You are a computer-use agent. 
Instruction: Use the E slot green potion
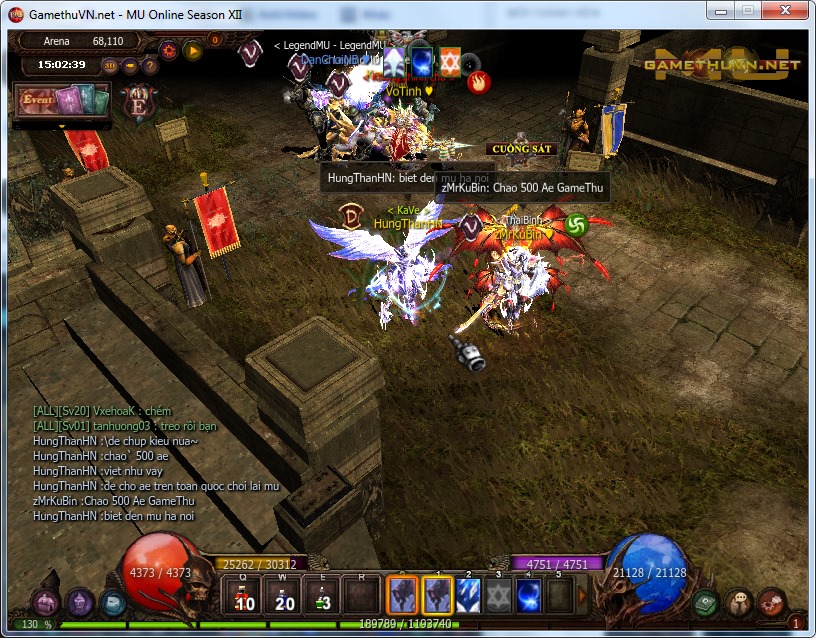(x=322, y=595)
